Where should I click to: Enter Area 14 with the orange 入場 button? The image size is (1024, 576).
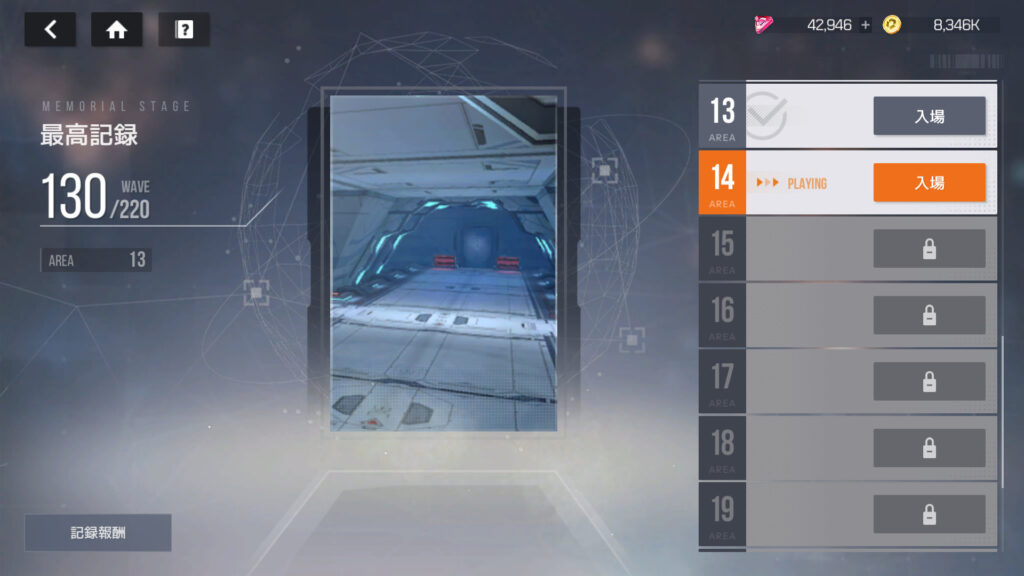tap(929, 182)
